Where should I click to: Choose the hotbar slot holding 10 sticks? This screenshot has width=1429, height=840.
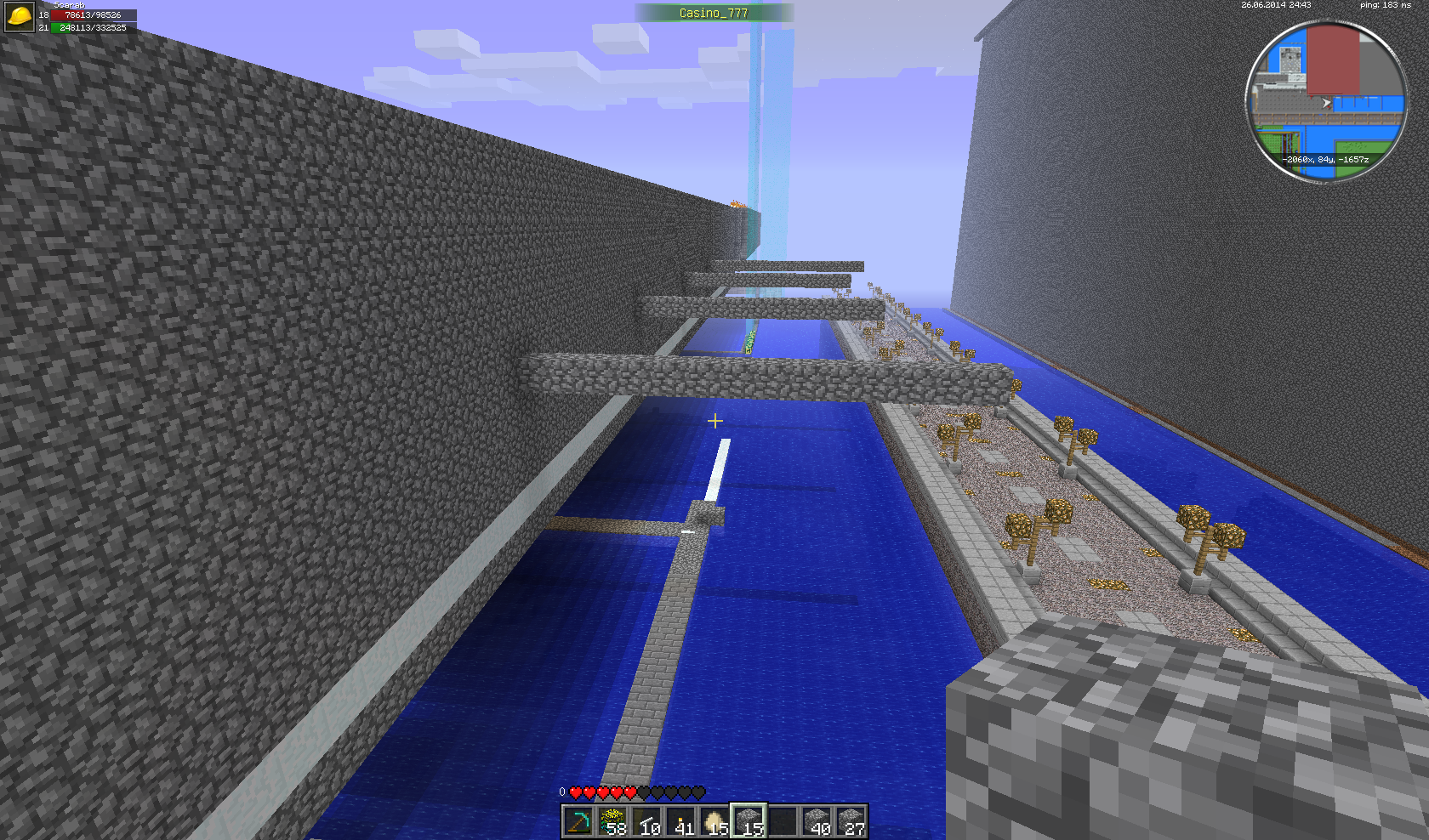646,822
